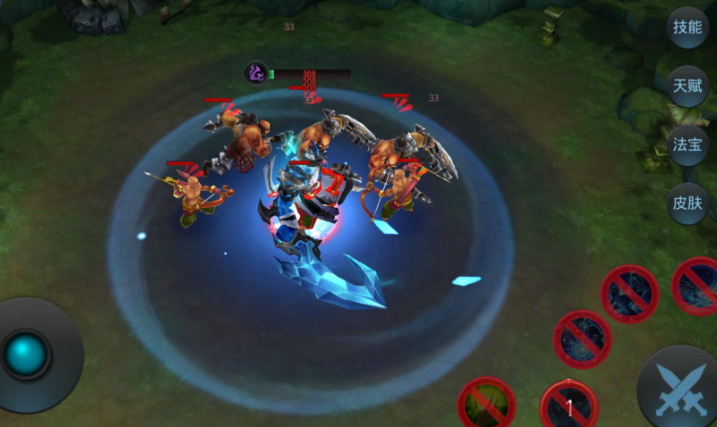Select the locked skill icon showing number 1
The height and width of the screenshot is (427, 717).
[569, 406]
